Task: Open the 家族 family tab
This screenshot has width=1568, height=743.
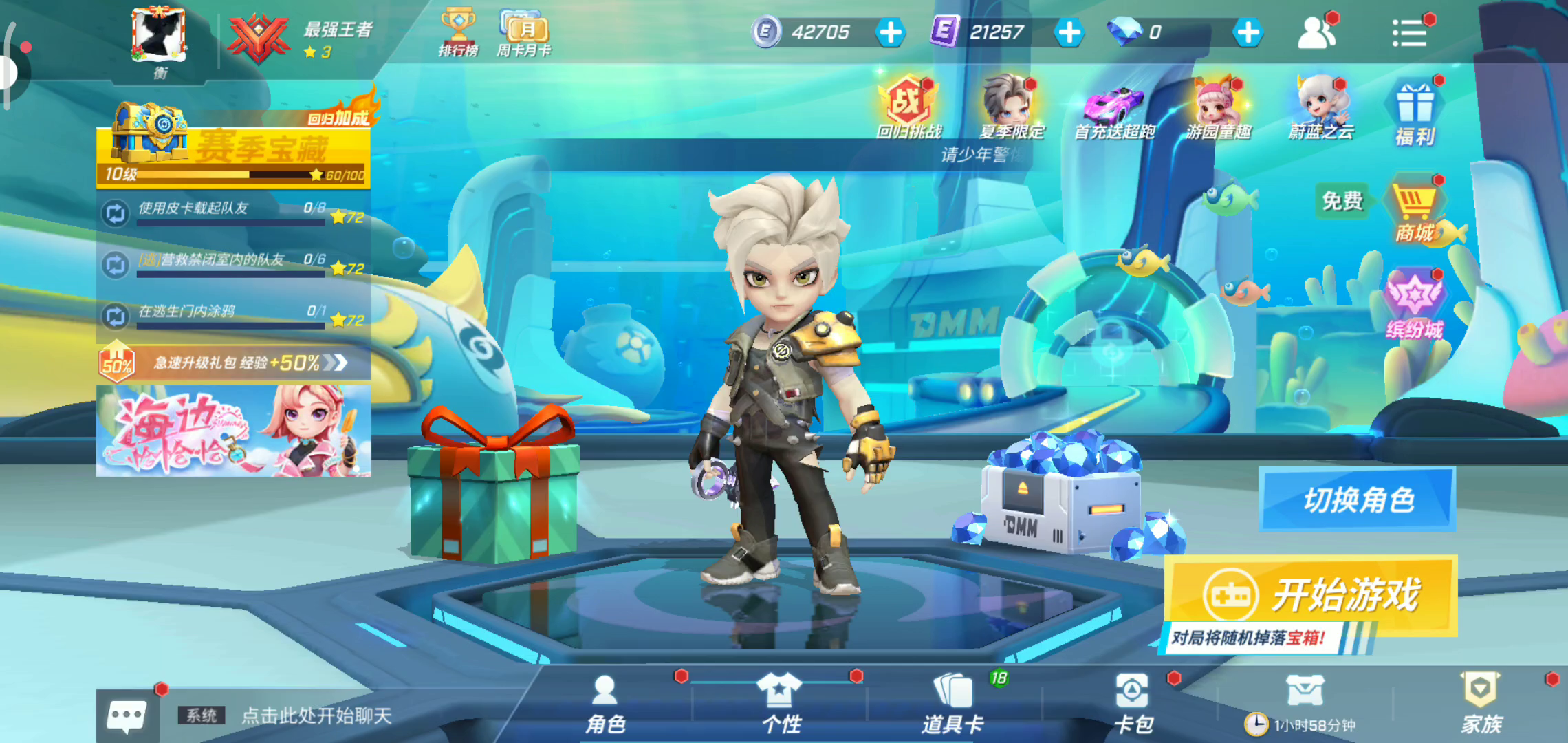Action: point(1481,703)
